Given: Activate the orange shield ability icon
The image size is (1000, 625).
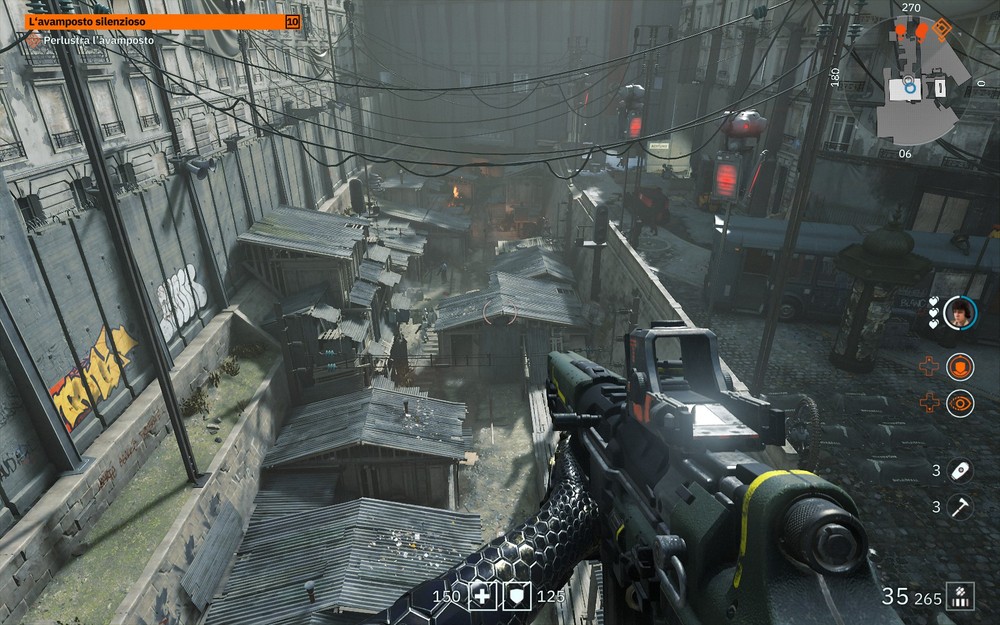Looking at the screenshot, I should point(960,367).
